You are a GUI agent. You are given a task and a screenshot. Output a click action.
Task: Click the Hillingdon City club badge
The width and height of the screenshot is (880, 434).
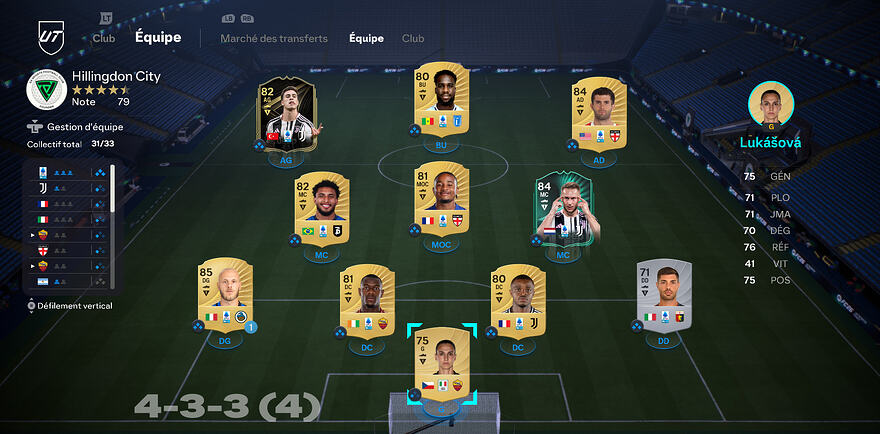coord(46,89)
